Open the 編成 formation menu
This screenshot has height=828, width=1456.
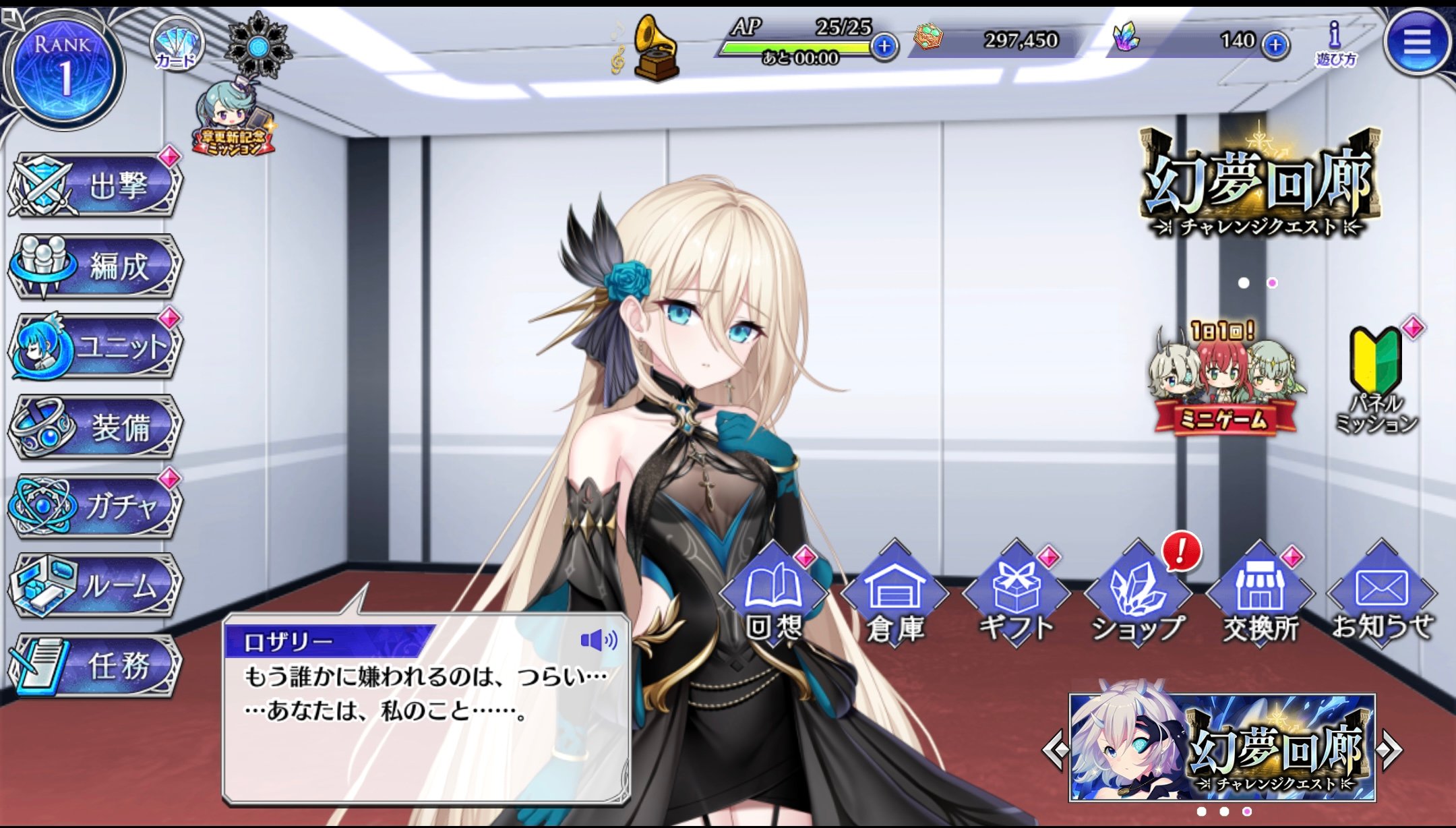(95, 266)
